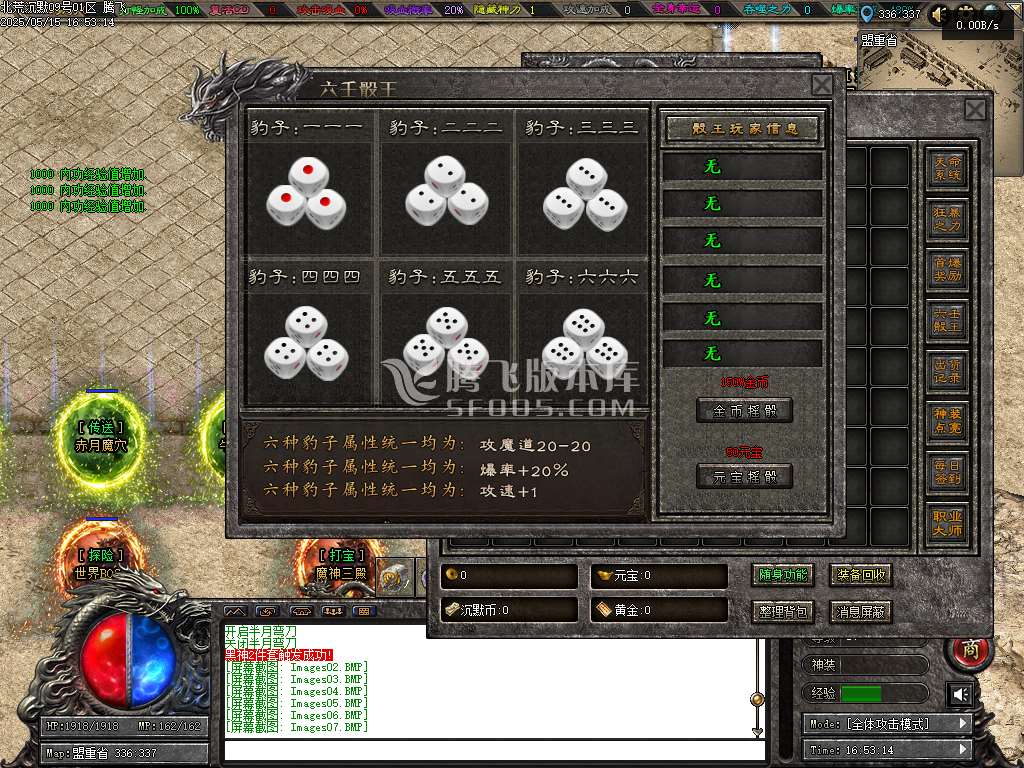This screenshot has width=1024, height=768.
Task: Change attack mode via the Mode bar
Action: (887, 724)
